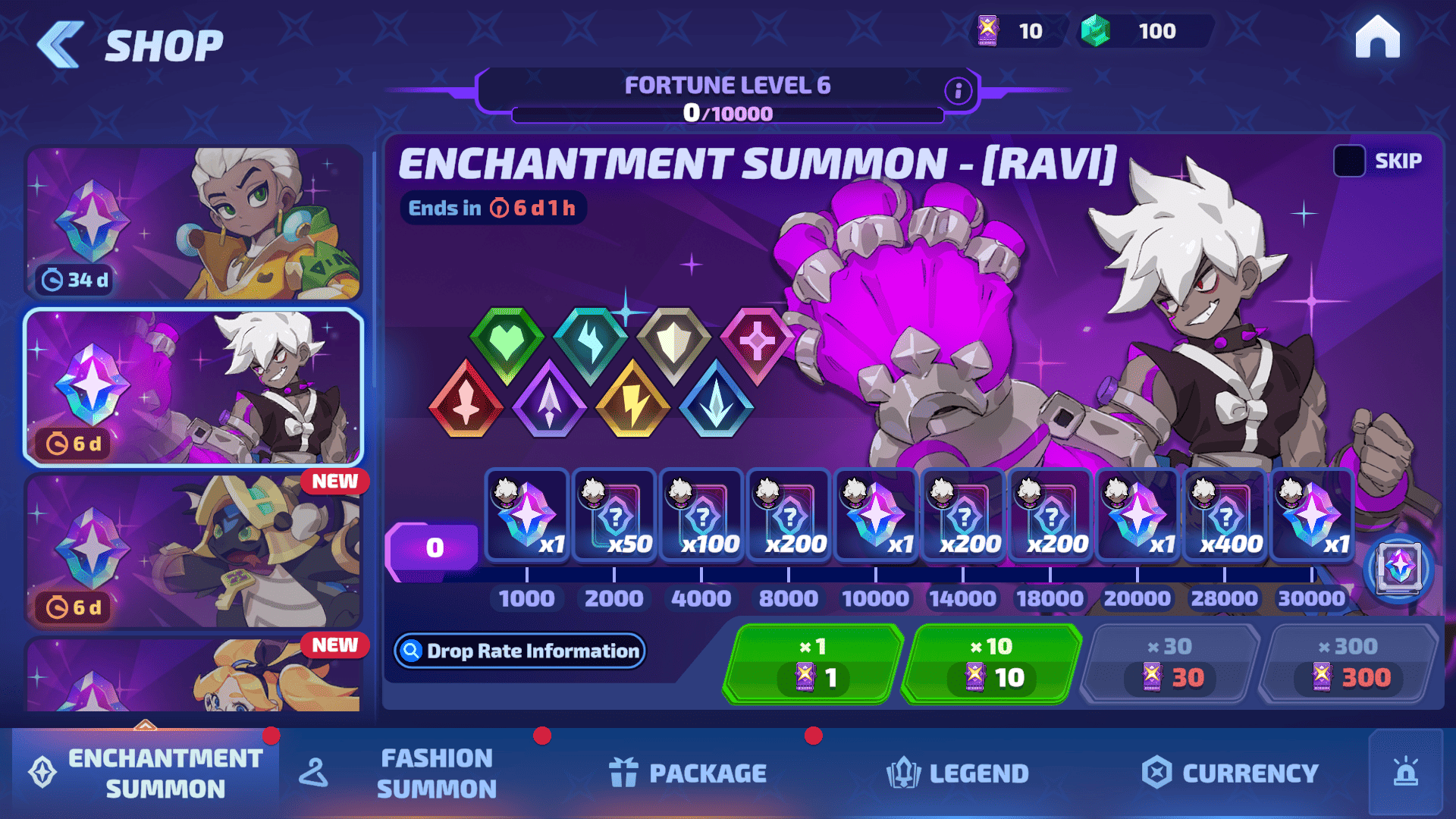Switch to the Legend tab
The height and width of the screenshot is (819, 1456).
tap(957, 773)
